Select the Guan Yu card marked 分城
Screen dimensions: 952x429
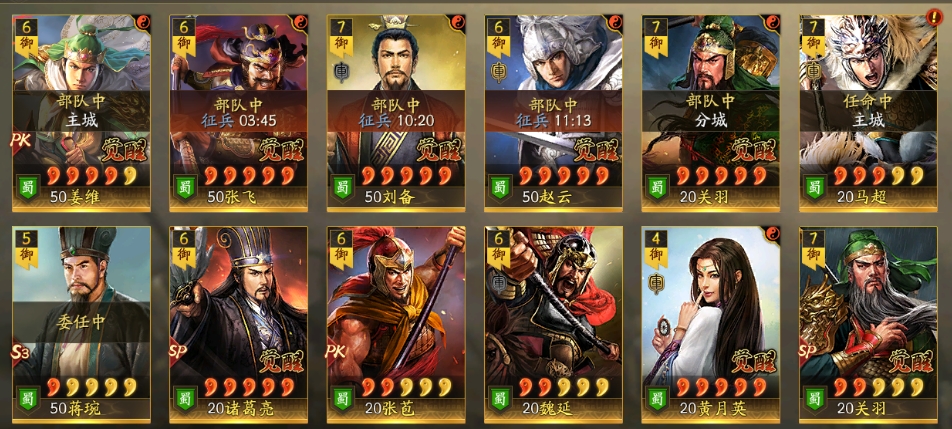710,110
